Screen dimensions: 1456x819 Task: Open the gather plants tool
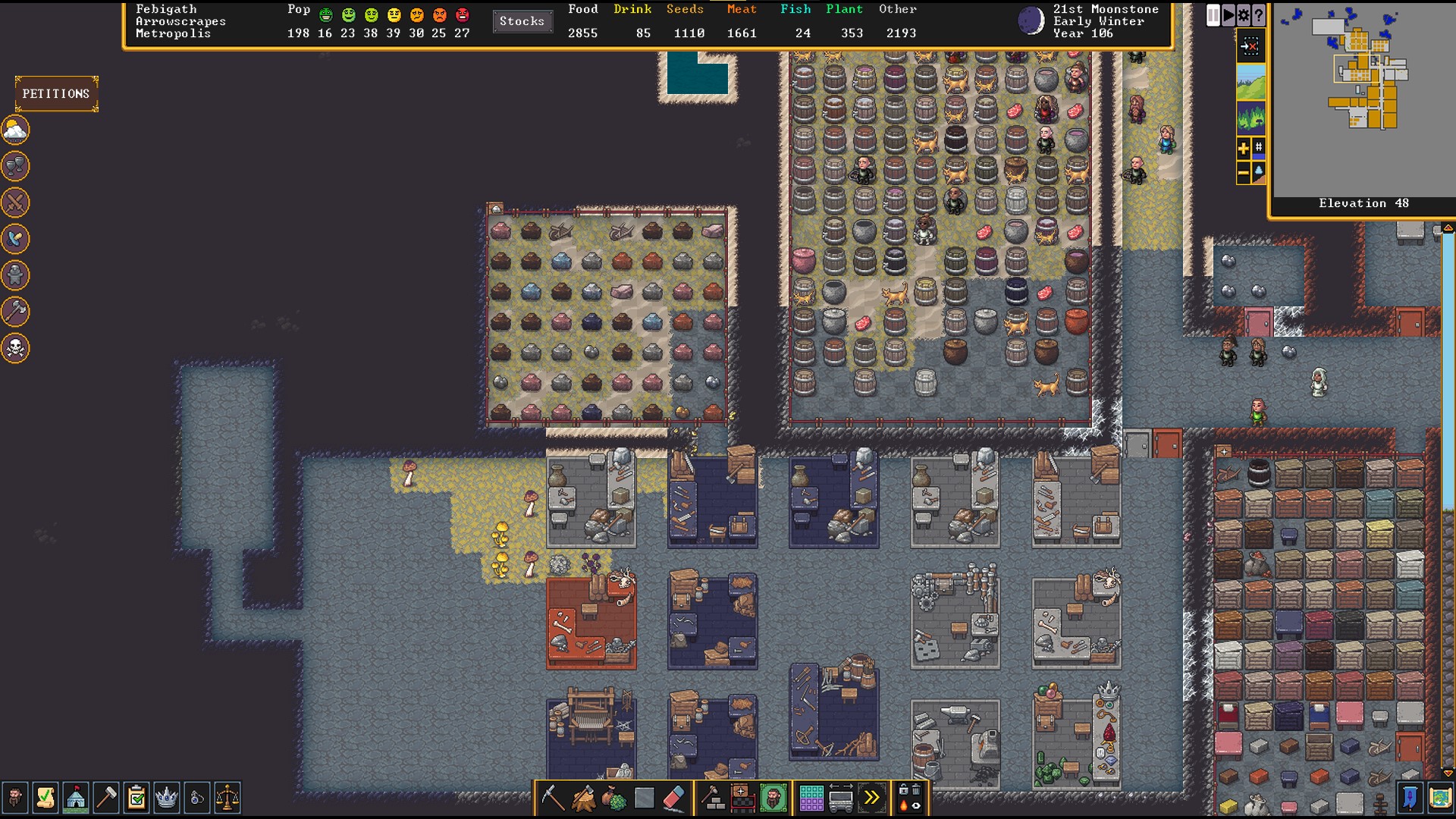click(614, 797)
